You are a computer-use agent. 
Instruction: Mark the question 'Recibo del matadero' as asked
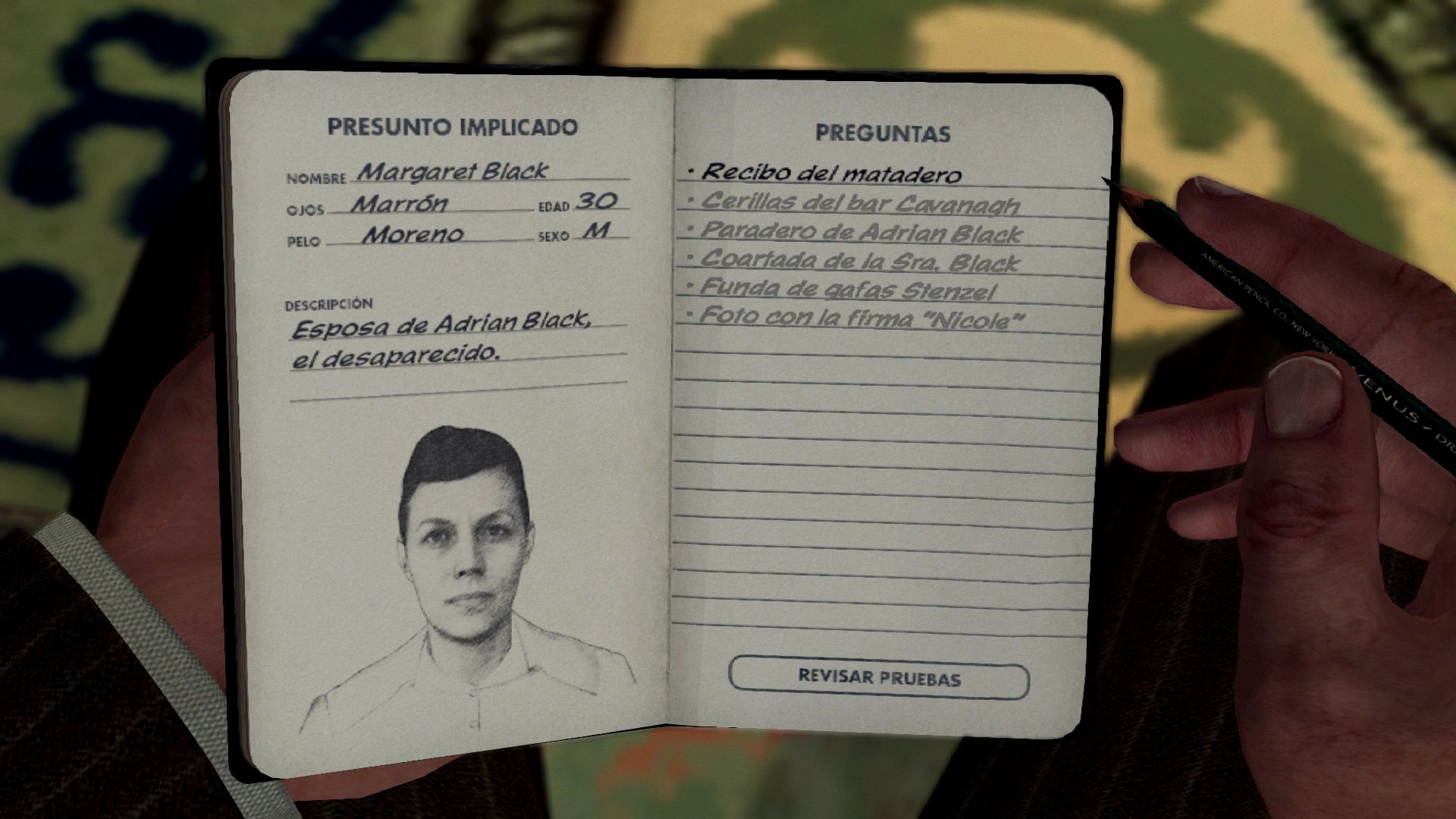coord(830,173)
